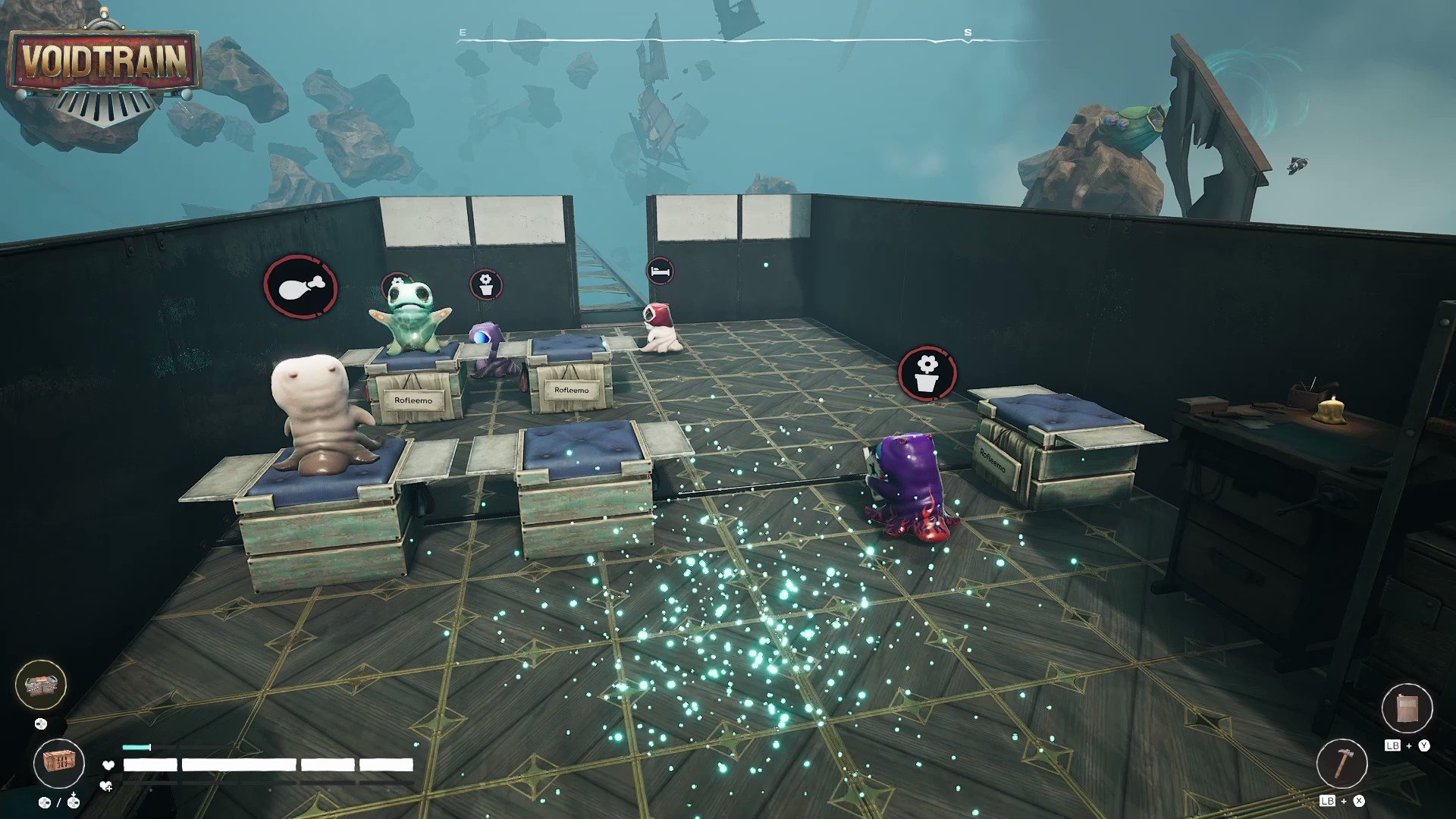Click the d-pad button prompt under the chest icon
The width and height of the screenshot is (1456, 819).
(41, 724)
